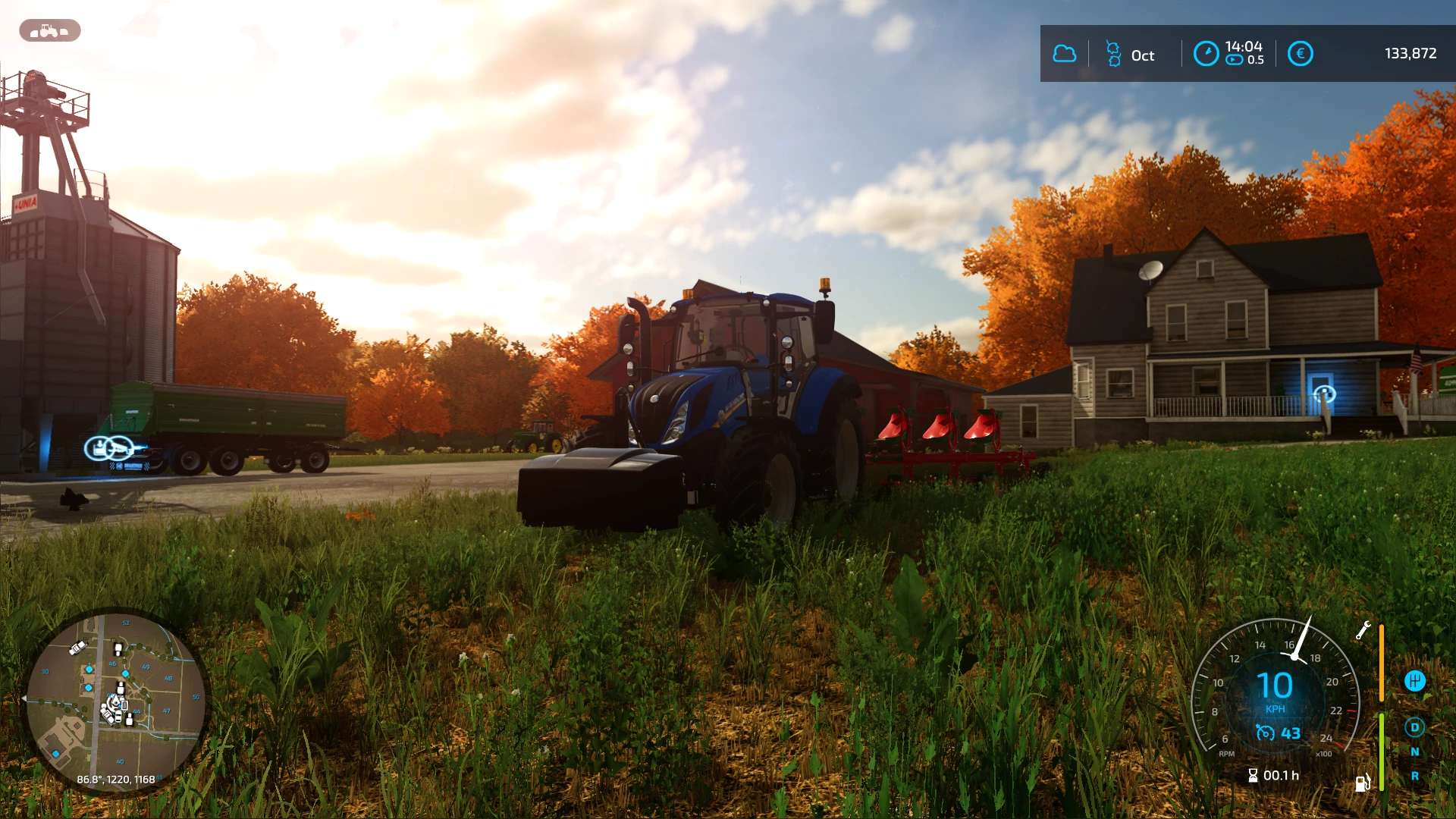This screenshot has width=1456, height=819.
Task: Toggle the cruise control speed icon
Action: point(1265,733)
